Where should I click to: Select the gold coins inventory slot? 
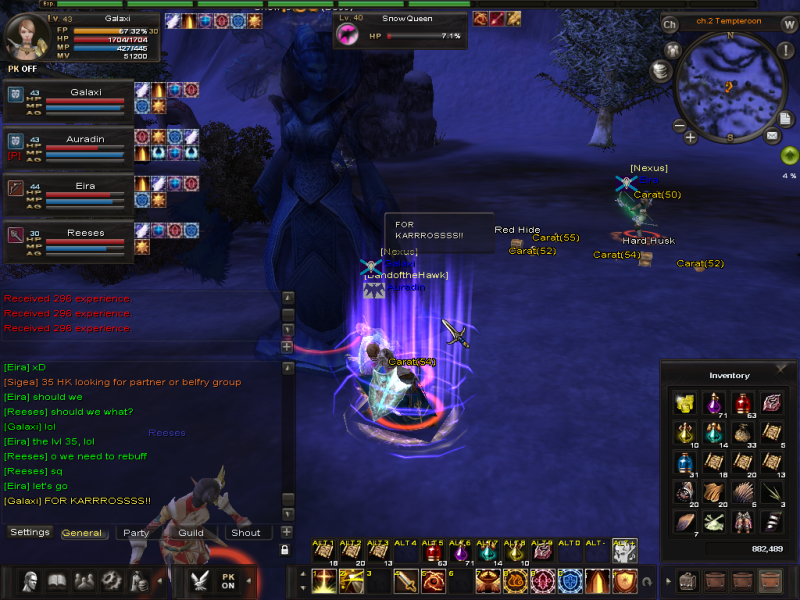[685, 402]
